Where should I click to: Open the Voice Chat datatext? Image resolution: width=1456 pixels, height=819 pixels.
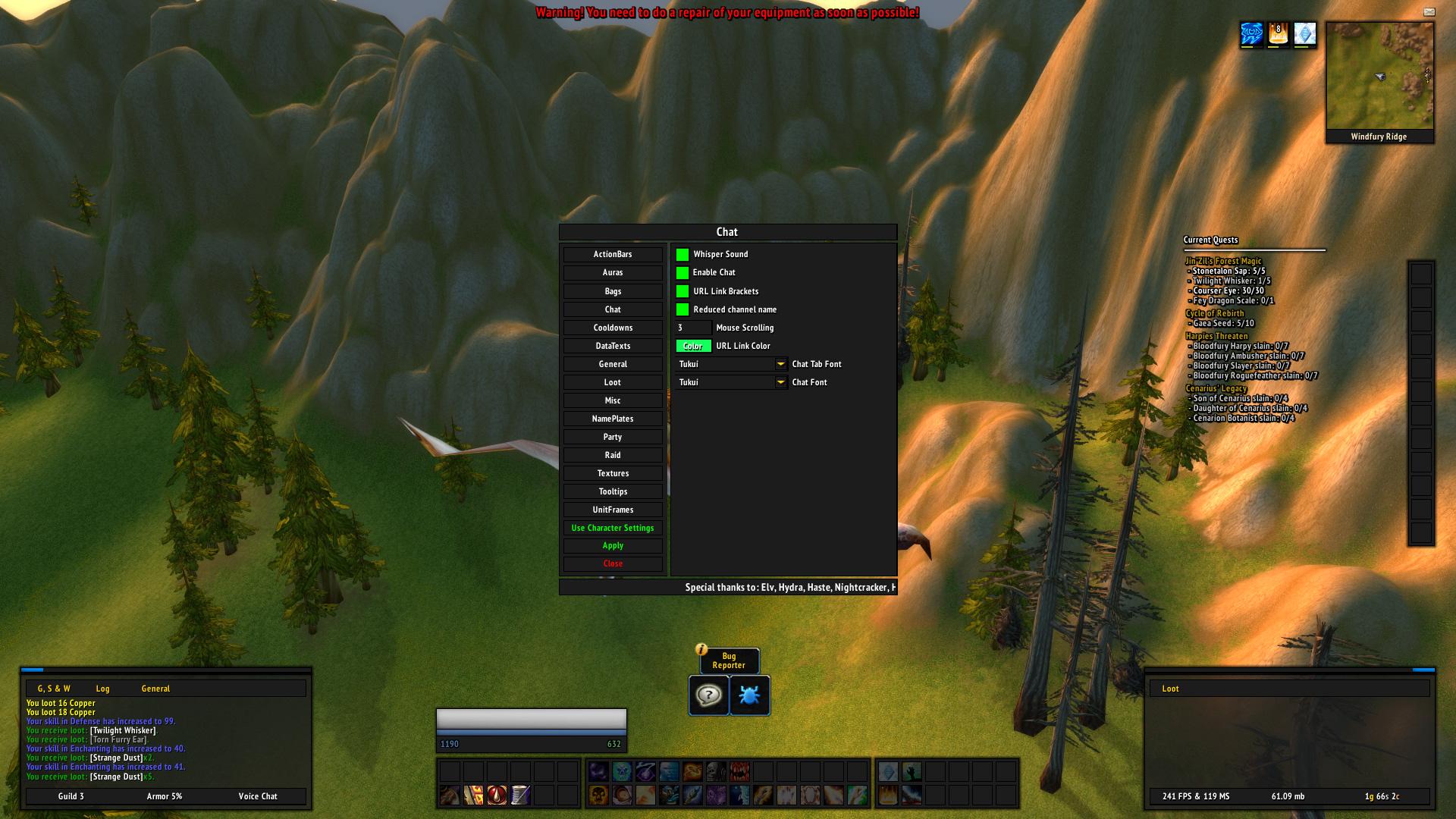[258, 796]
